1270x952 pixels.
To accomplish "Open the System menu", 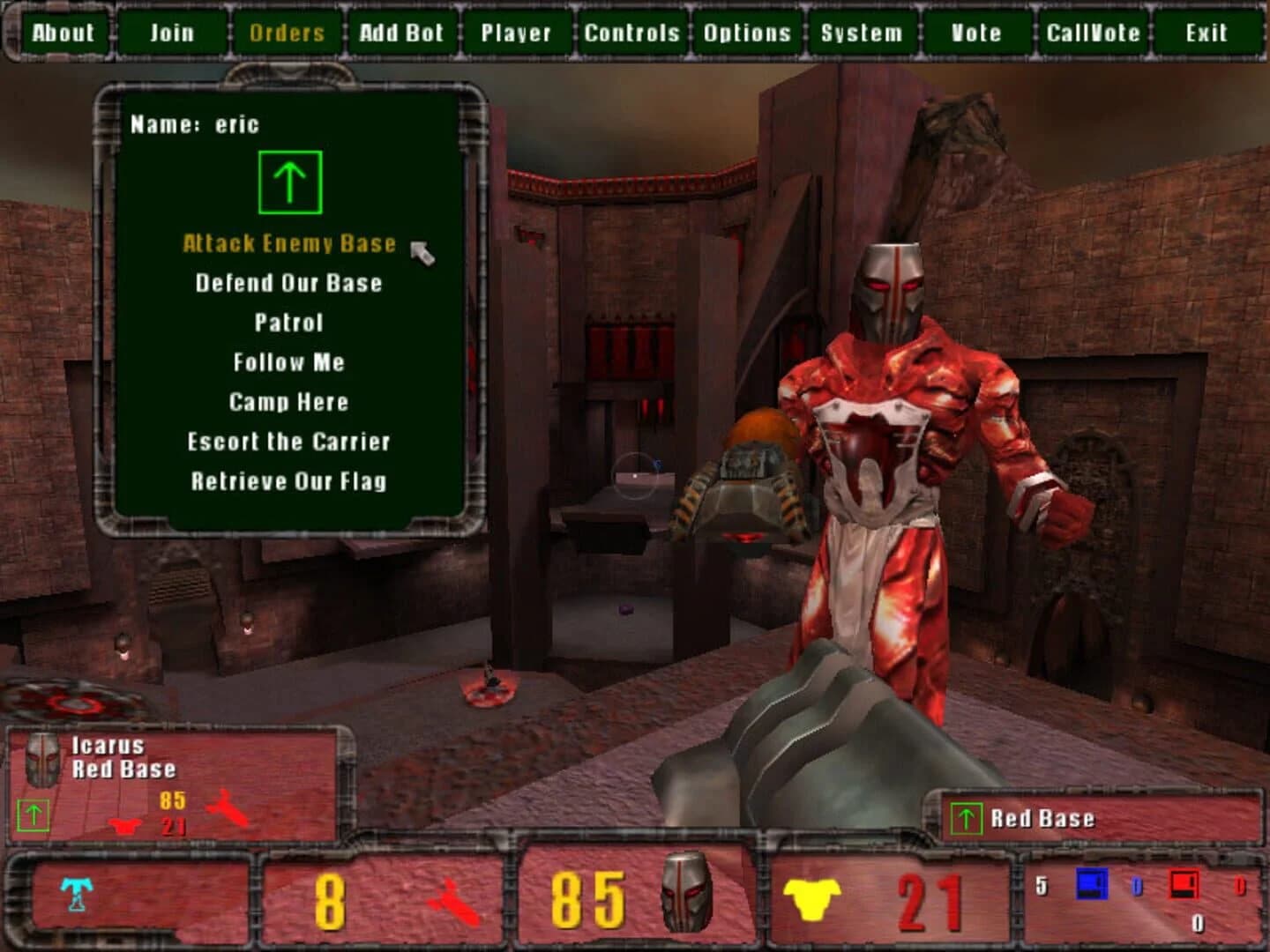I will (860, 33).
